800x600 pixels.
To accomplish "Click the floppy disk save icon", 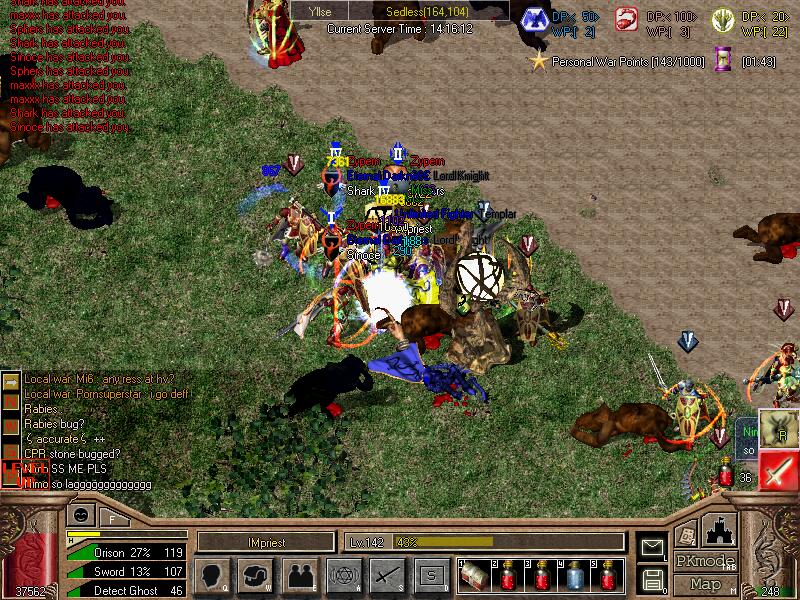I will [x=652, y=578].
